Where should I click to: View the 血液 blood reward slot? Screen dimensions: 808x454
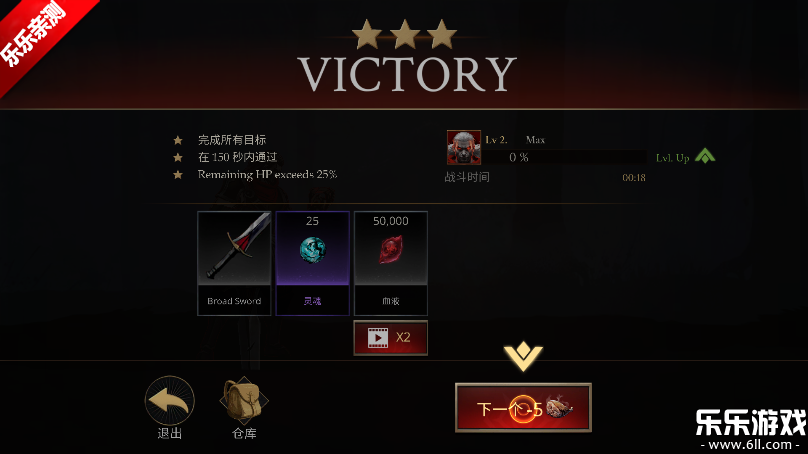[390, 262]
